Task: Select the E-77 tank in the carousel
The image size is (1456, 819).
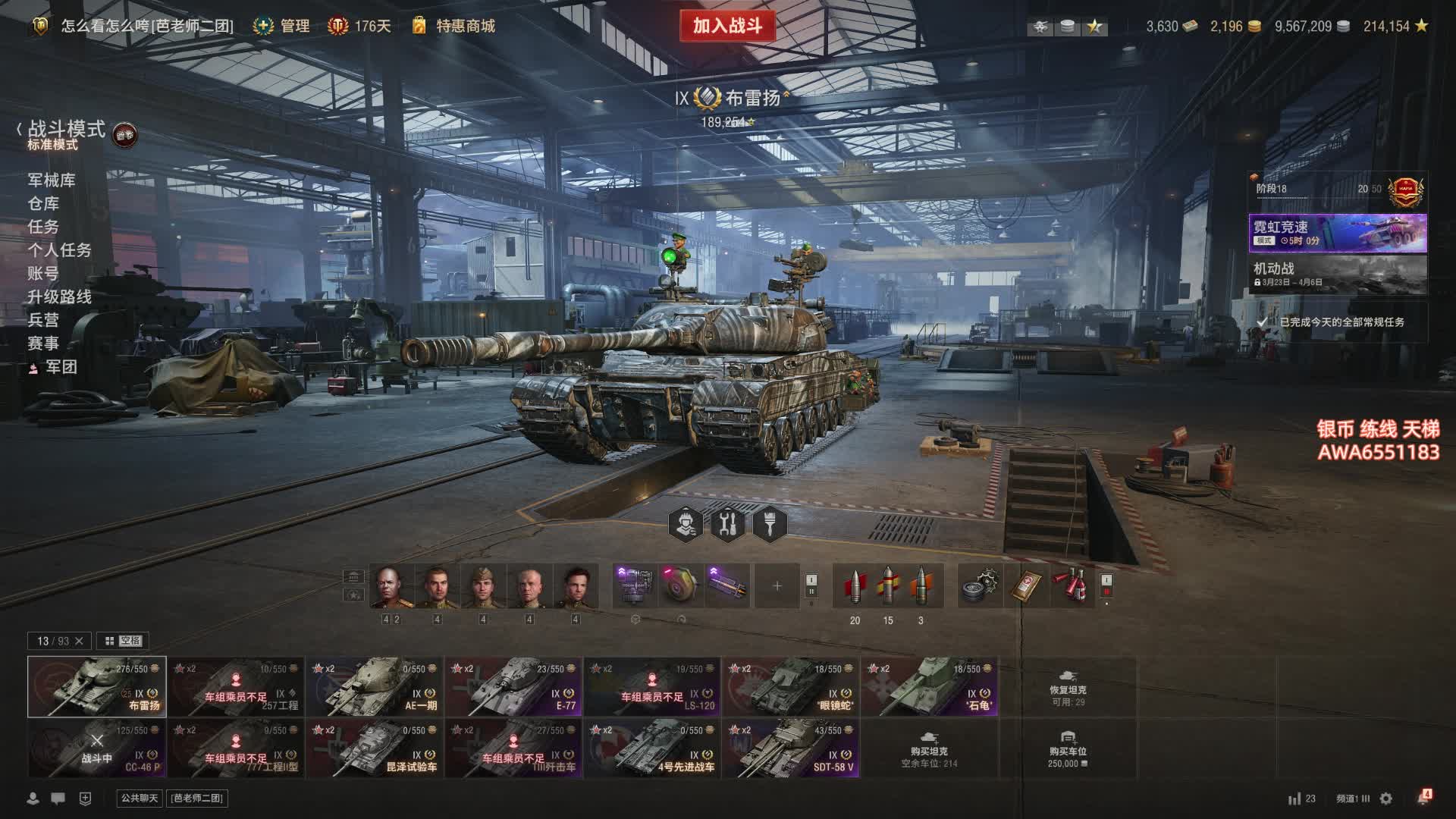Action: [513, 686]
